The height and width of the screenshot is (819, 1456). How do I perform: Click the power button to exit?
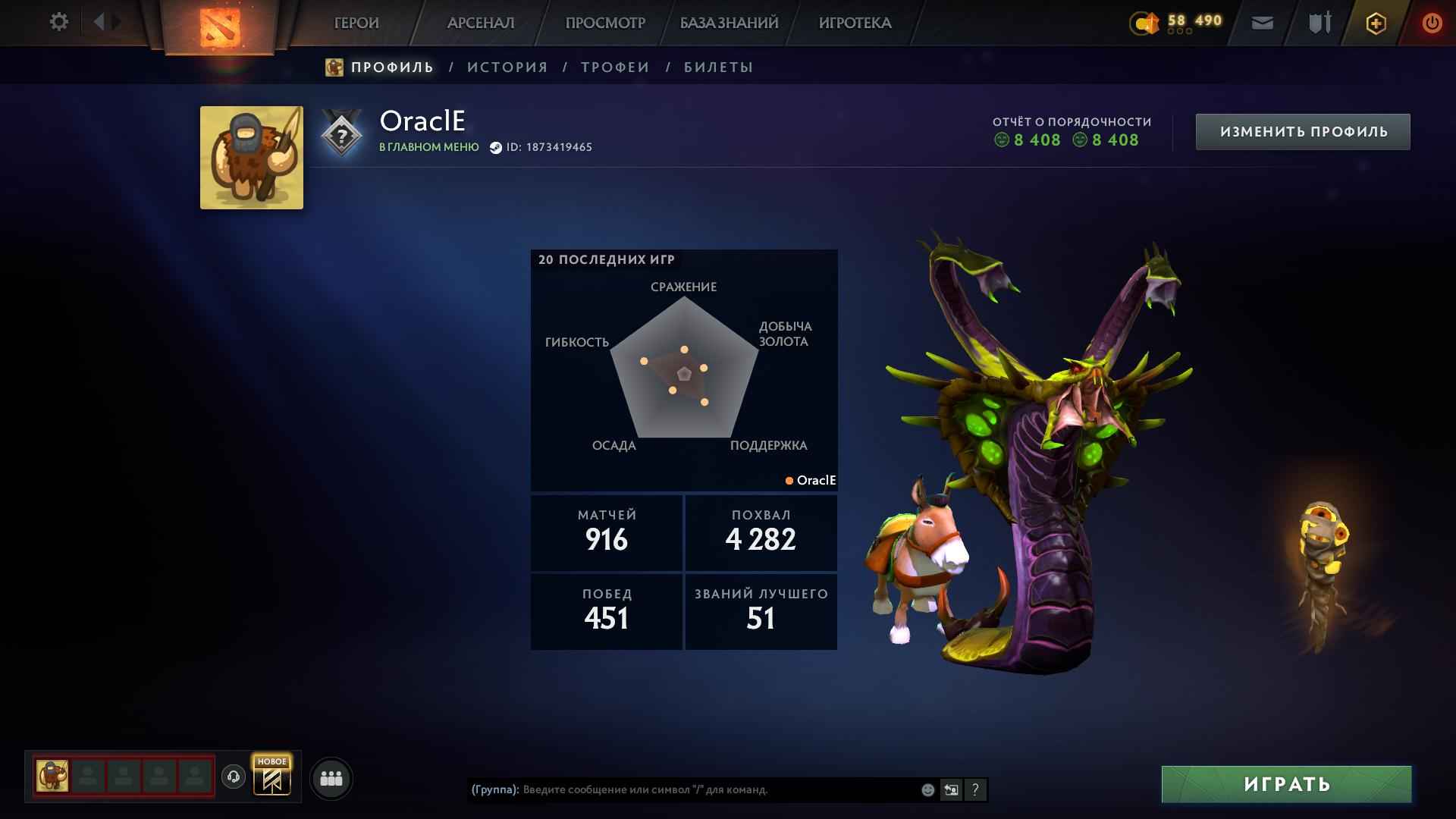click(x=1432, y=23)
